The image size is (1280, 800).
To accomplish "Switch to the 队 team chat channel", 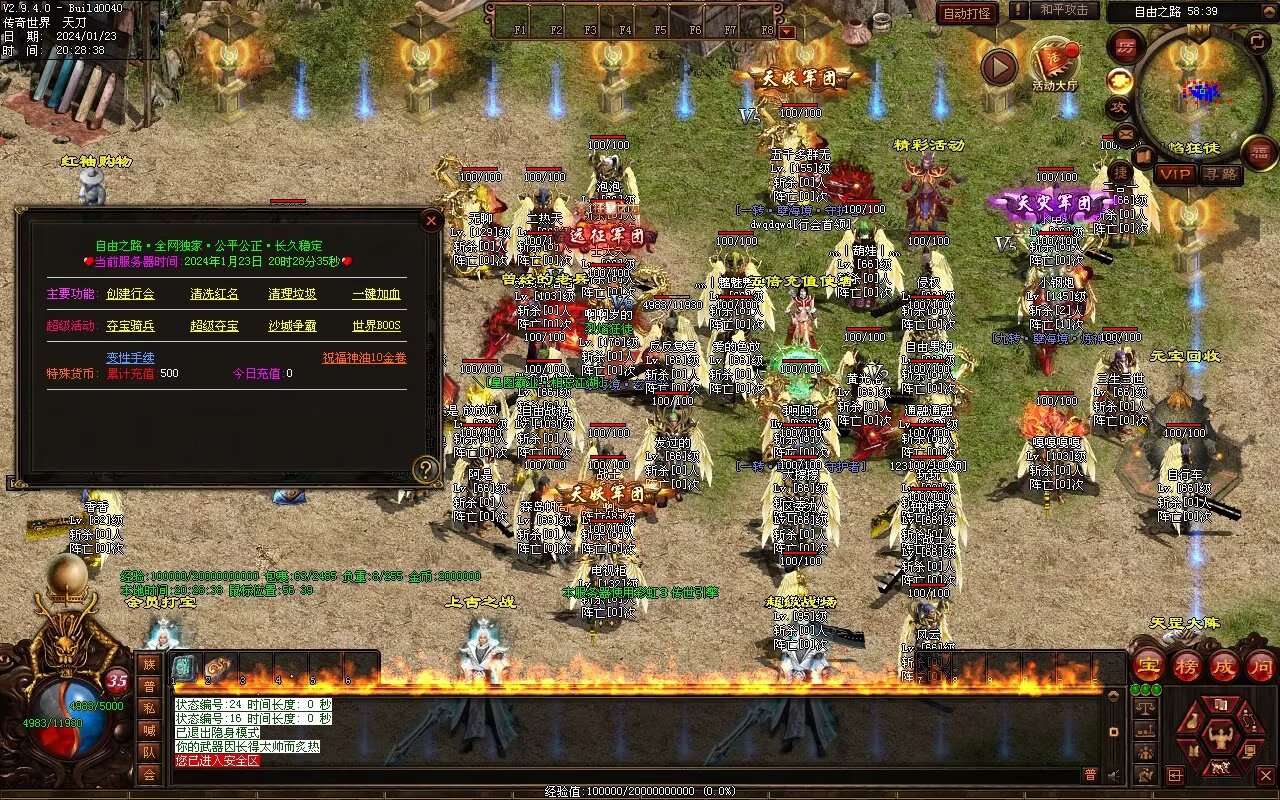I will [149, 752].
